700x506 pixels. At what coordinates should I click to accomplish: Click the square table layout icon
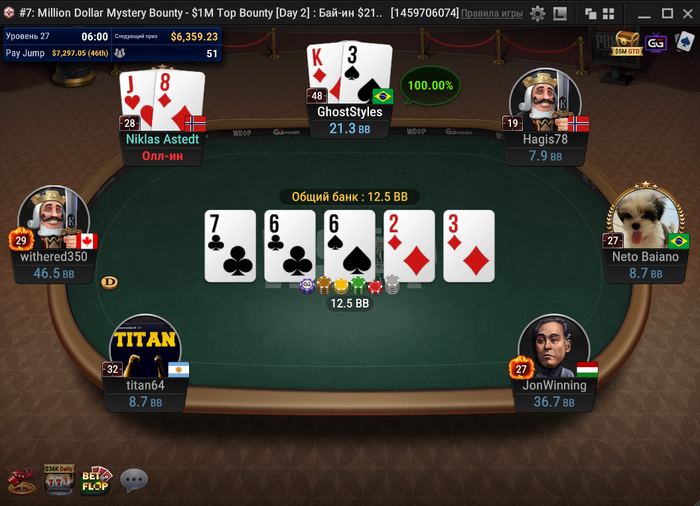pyautogui.click(x=559, y=14)
